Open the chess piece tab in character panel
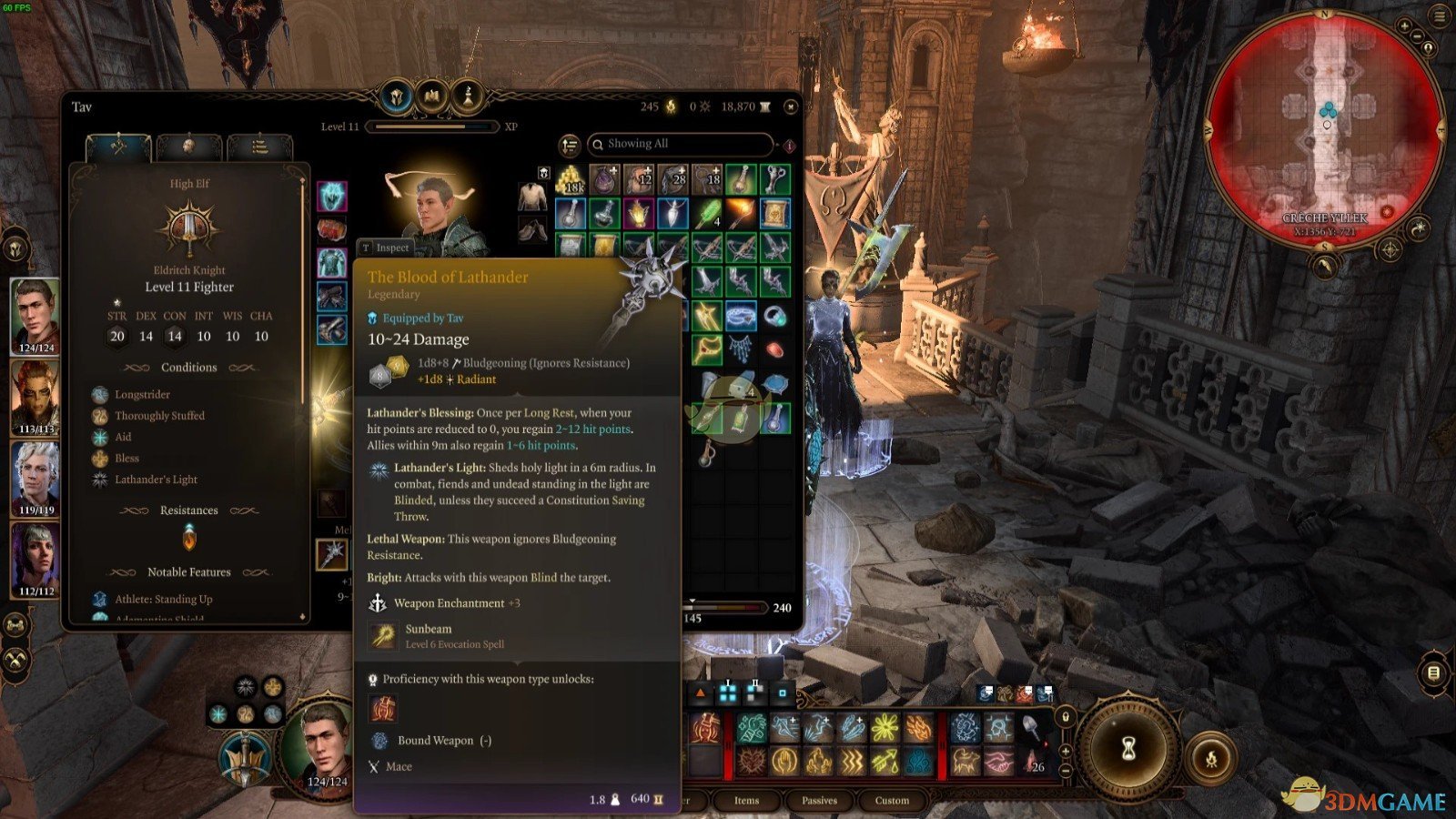 (468, 96)
